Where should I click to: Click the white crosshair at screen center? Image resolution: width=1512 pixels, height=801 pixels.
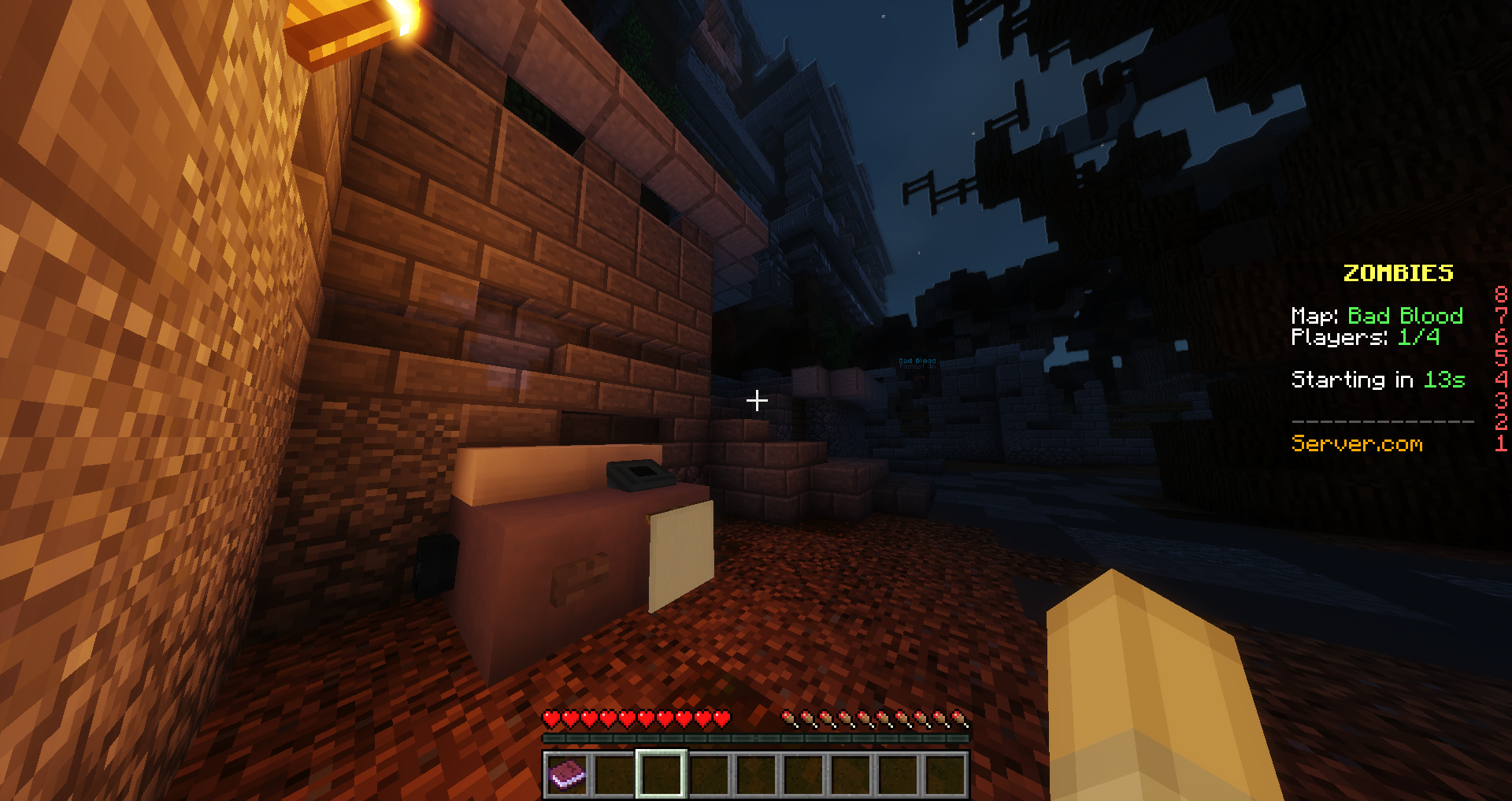pos(757,401)
